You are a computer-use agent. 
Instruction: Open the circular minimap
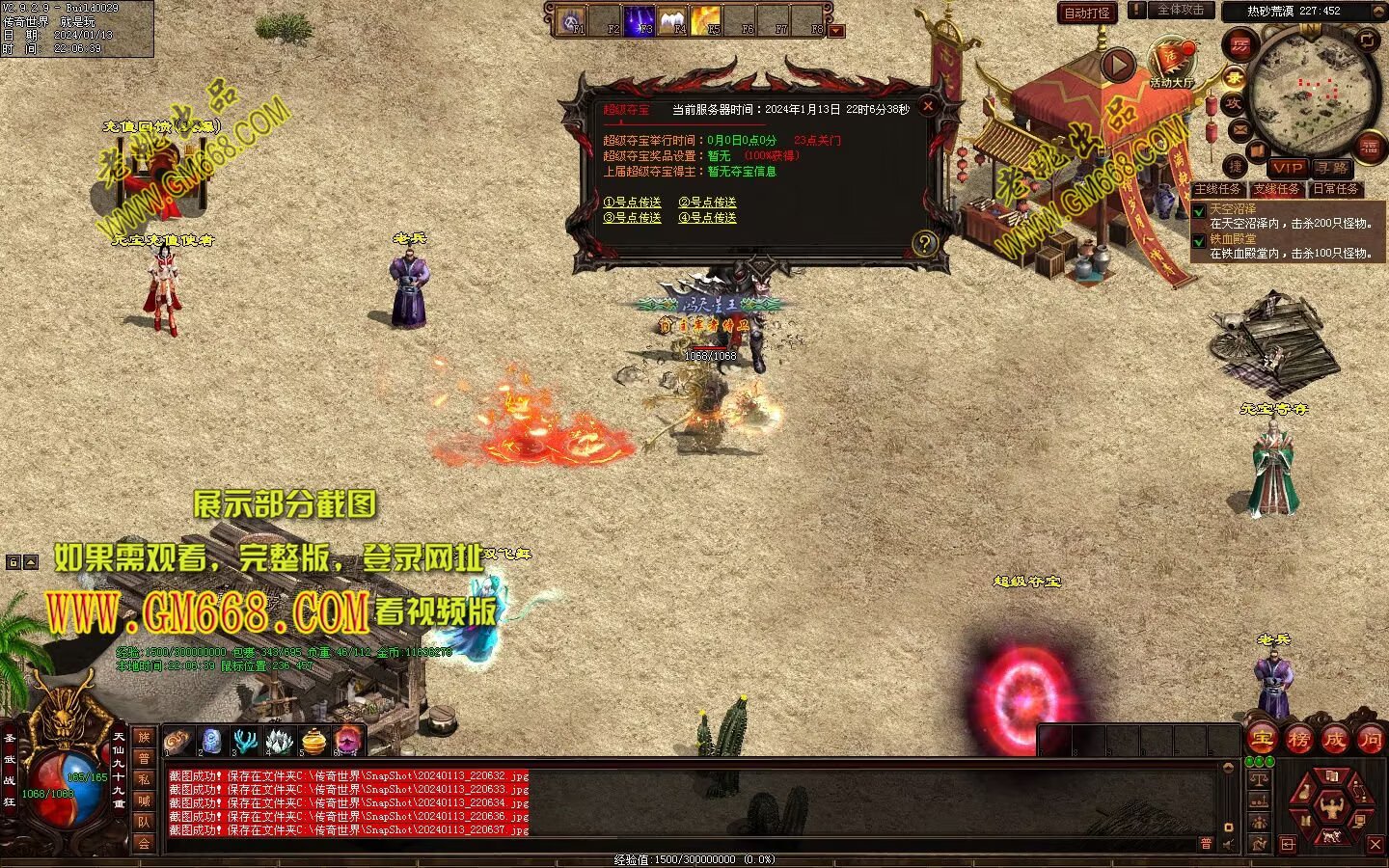coord(1312,92)
